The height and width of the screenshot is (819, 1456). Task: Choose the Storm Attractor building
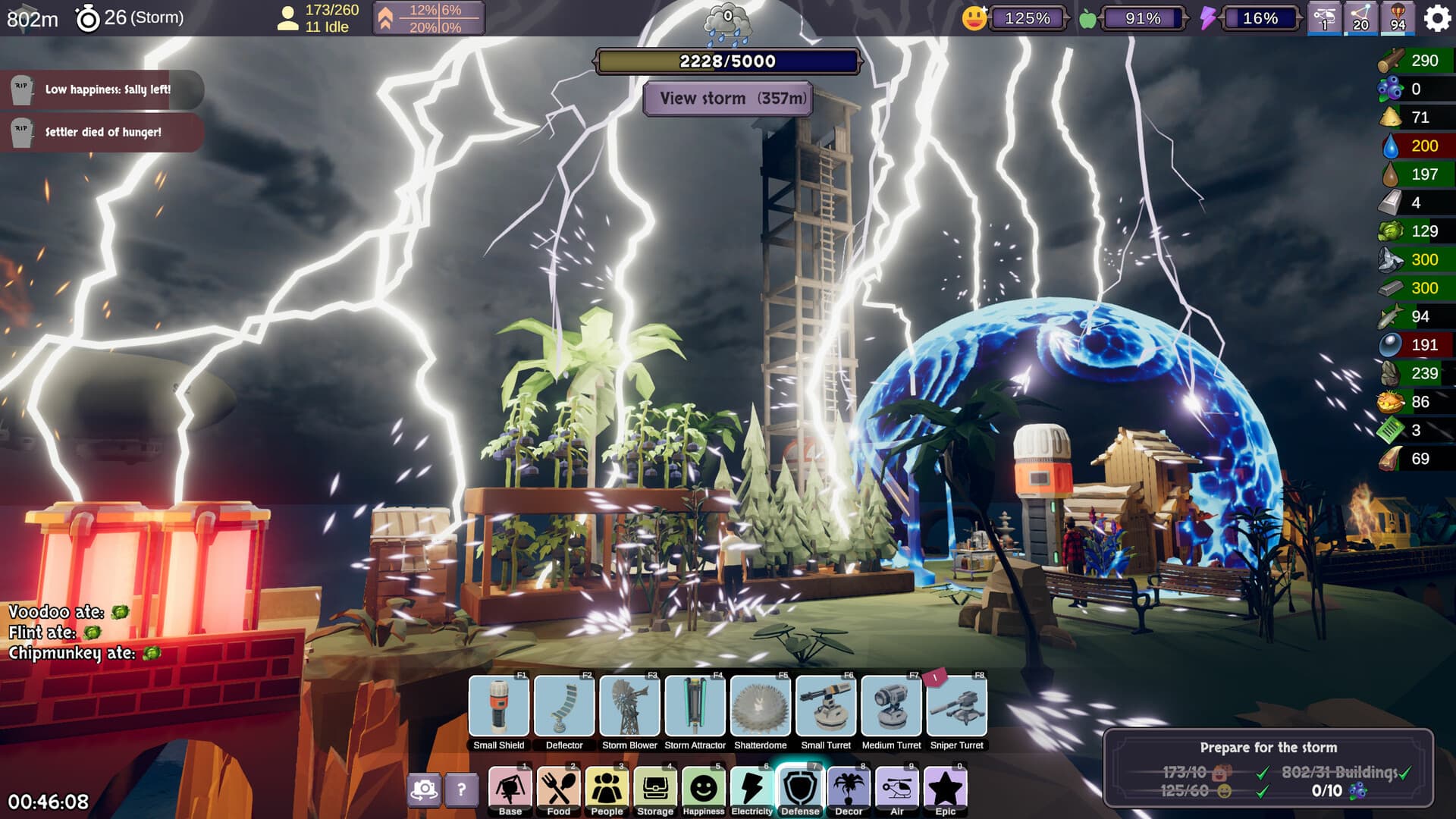coord(695,707)
